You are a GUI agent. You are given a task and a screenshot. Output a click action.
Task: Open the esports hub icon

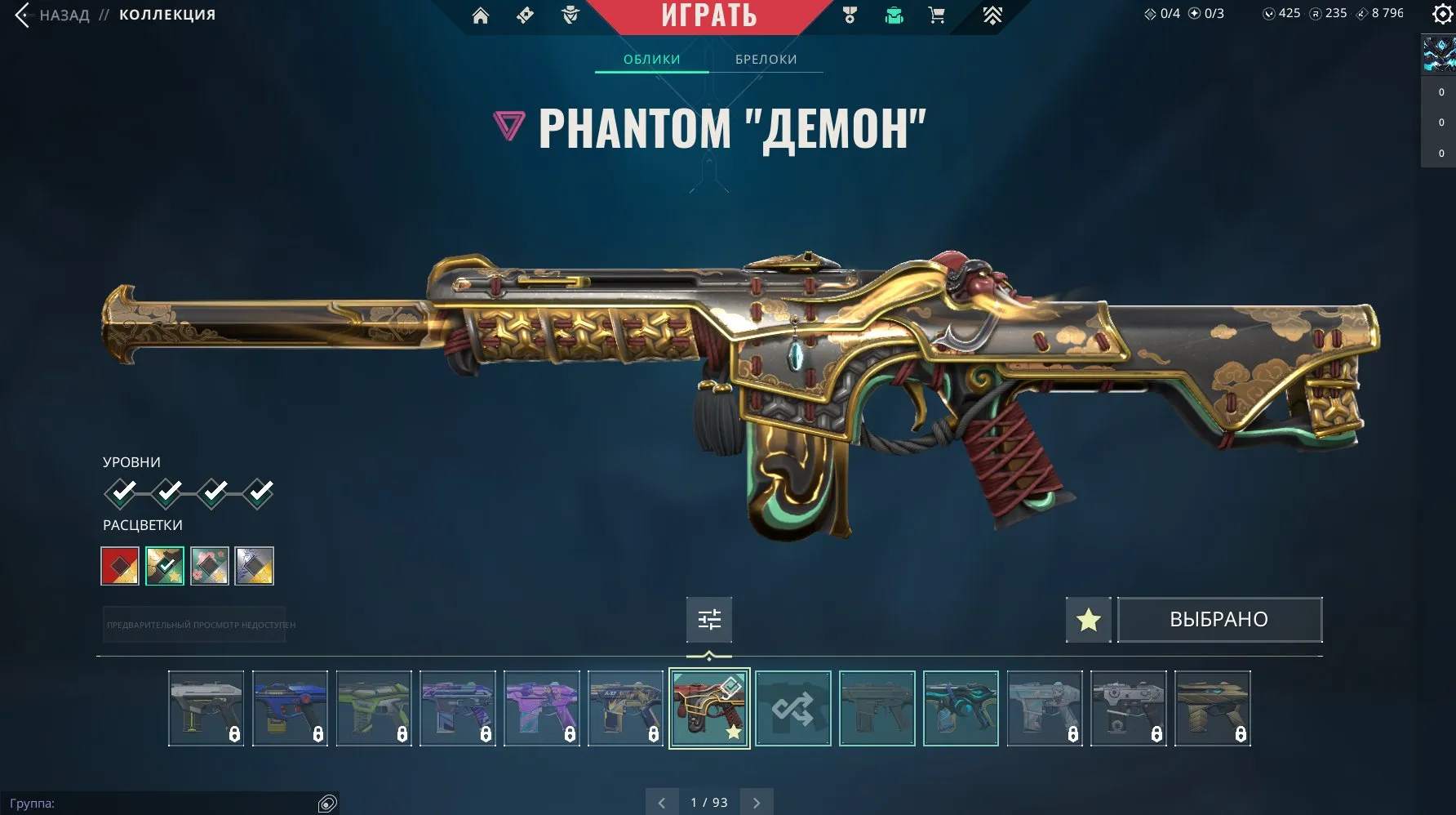point(993,15)
